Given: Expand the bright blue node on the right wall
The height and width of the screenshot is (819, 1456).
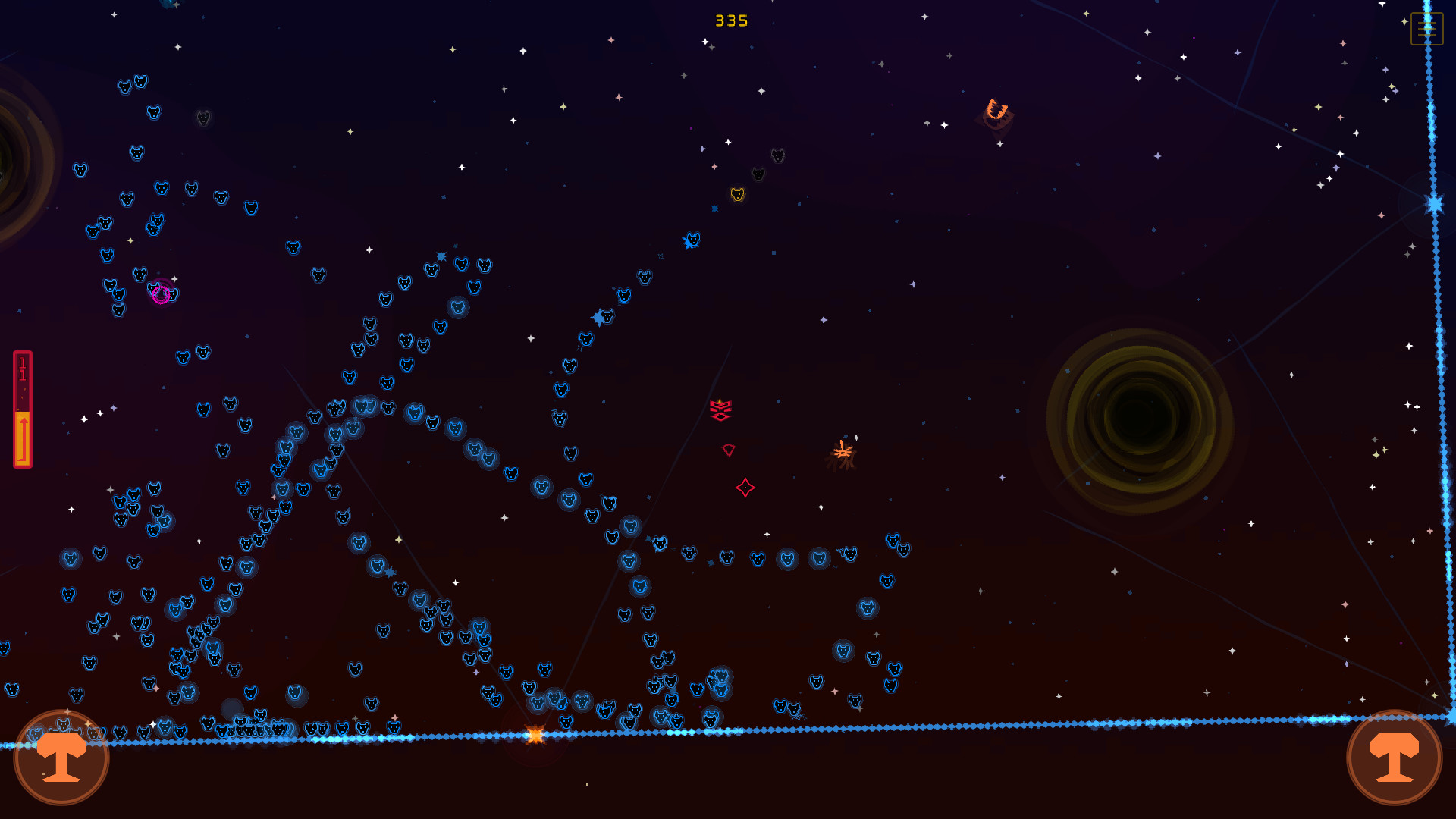Looking at the screenshot, I should (1433, 202).
